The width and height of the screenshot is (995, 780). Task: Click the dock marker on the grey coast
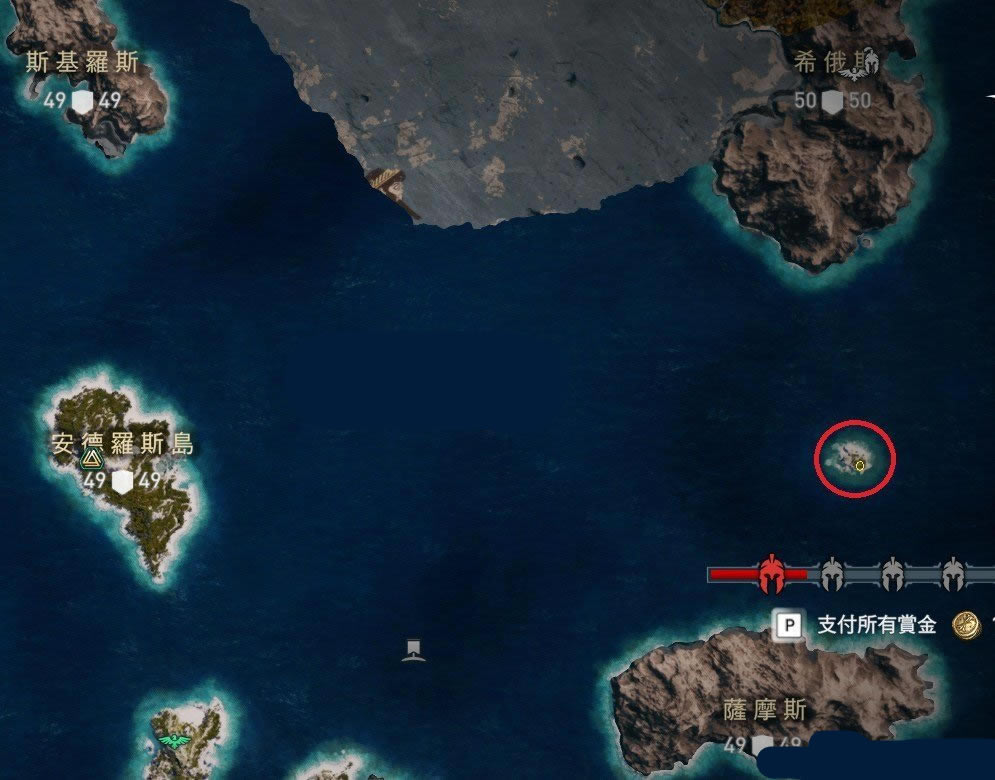[392, 187]
